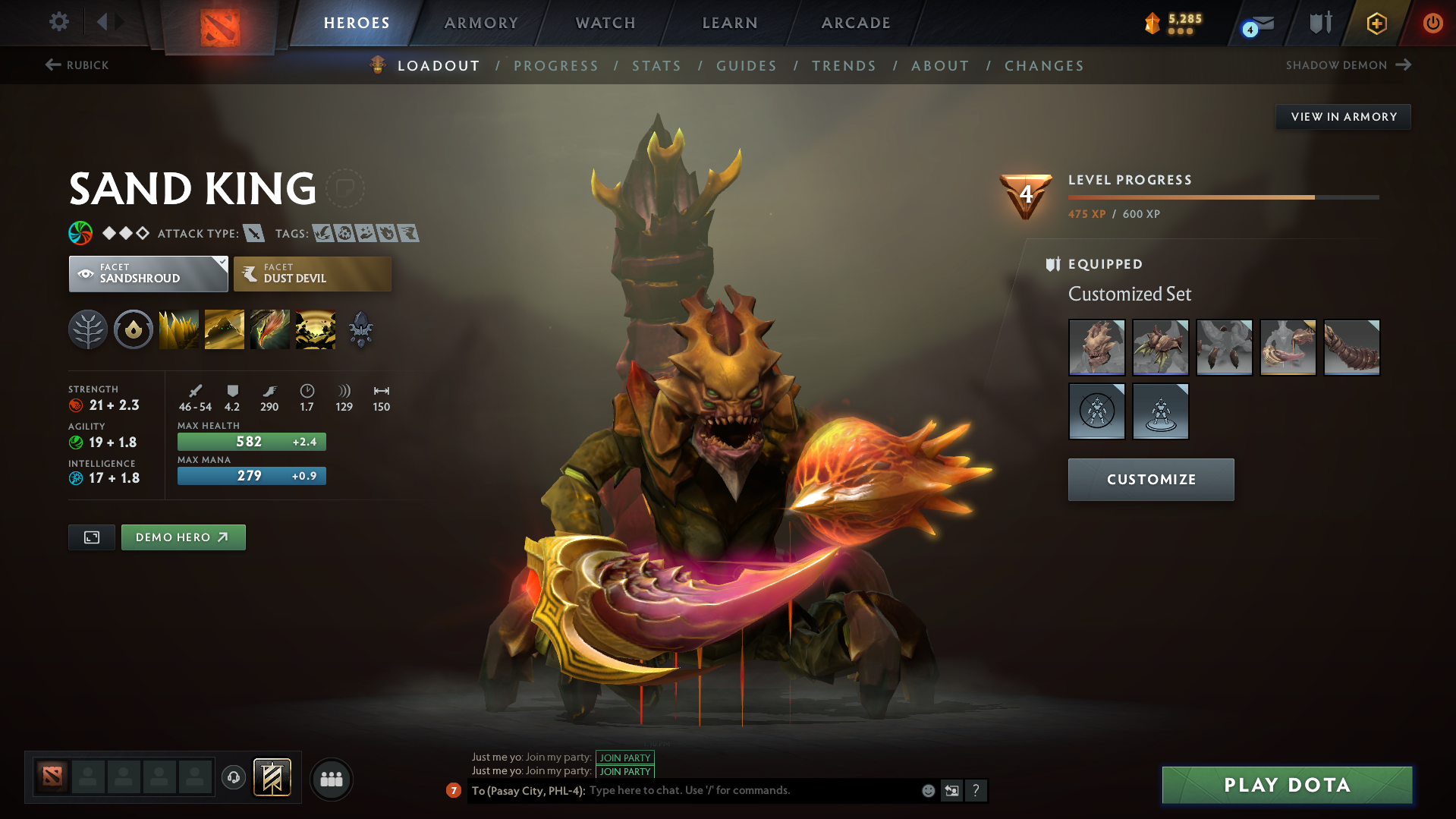Click the Dota Plus hexagon icon
Image resolution: width=1456 pixels, height=819 pixels.
click(1376, 24)
